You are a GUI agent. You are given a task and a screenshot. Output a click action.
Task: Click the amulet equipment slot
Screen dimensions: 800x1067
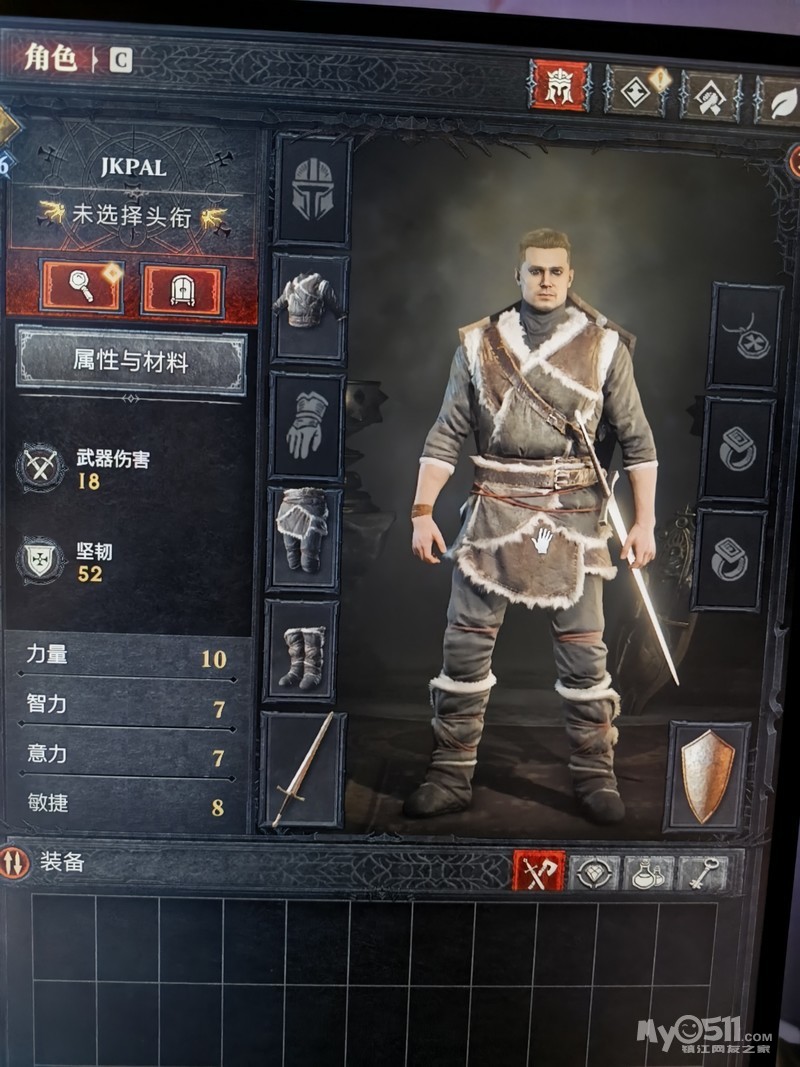[x=745, y=337]
